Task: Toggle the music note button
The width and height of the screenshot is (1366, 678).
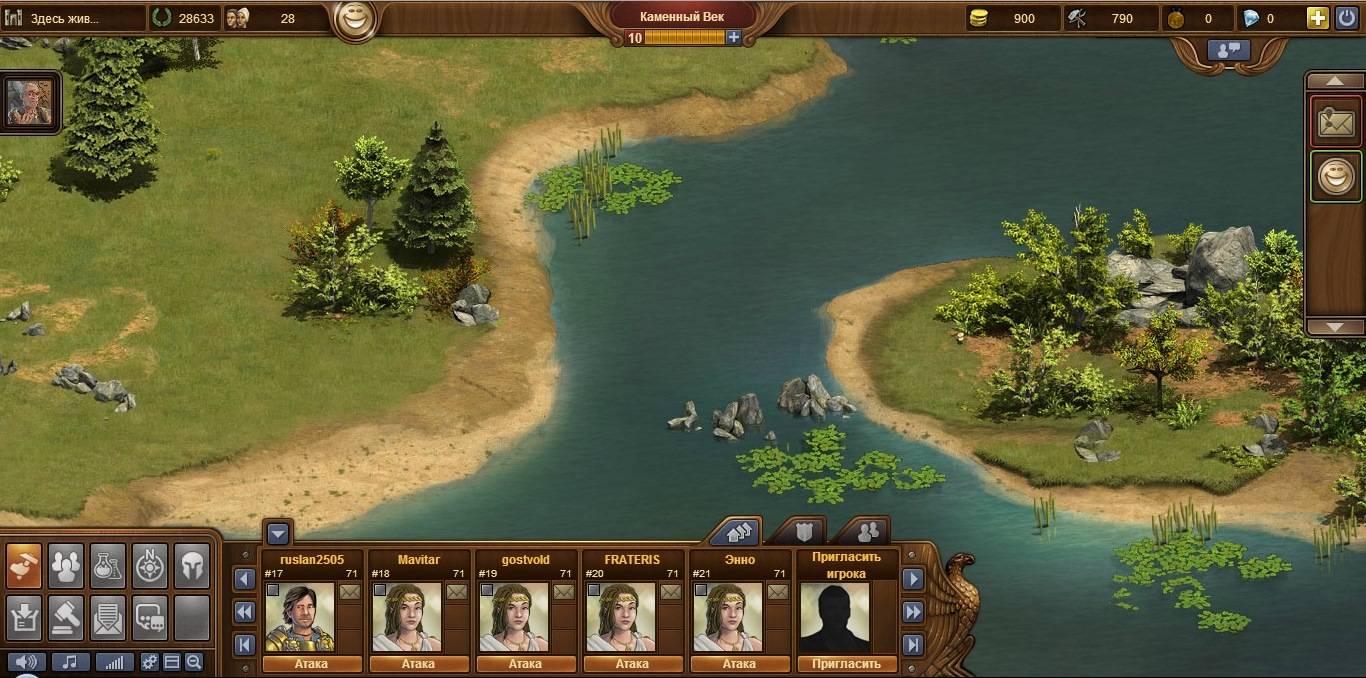Action: click(x=71, y=662)
